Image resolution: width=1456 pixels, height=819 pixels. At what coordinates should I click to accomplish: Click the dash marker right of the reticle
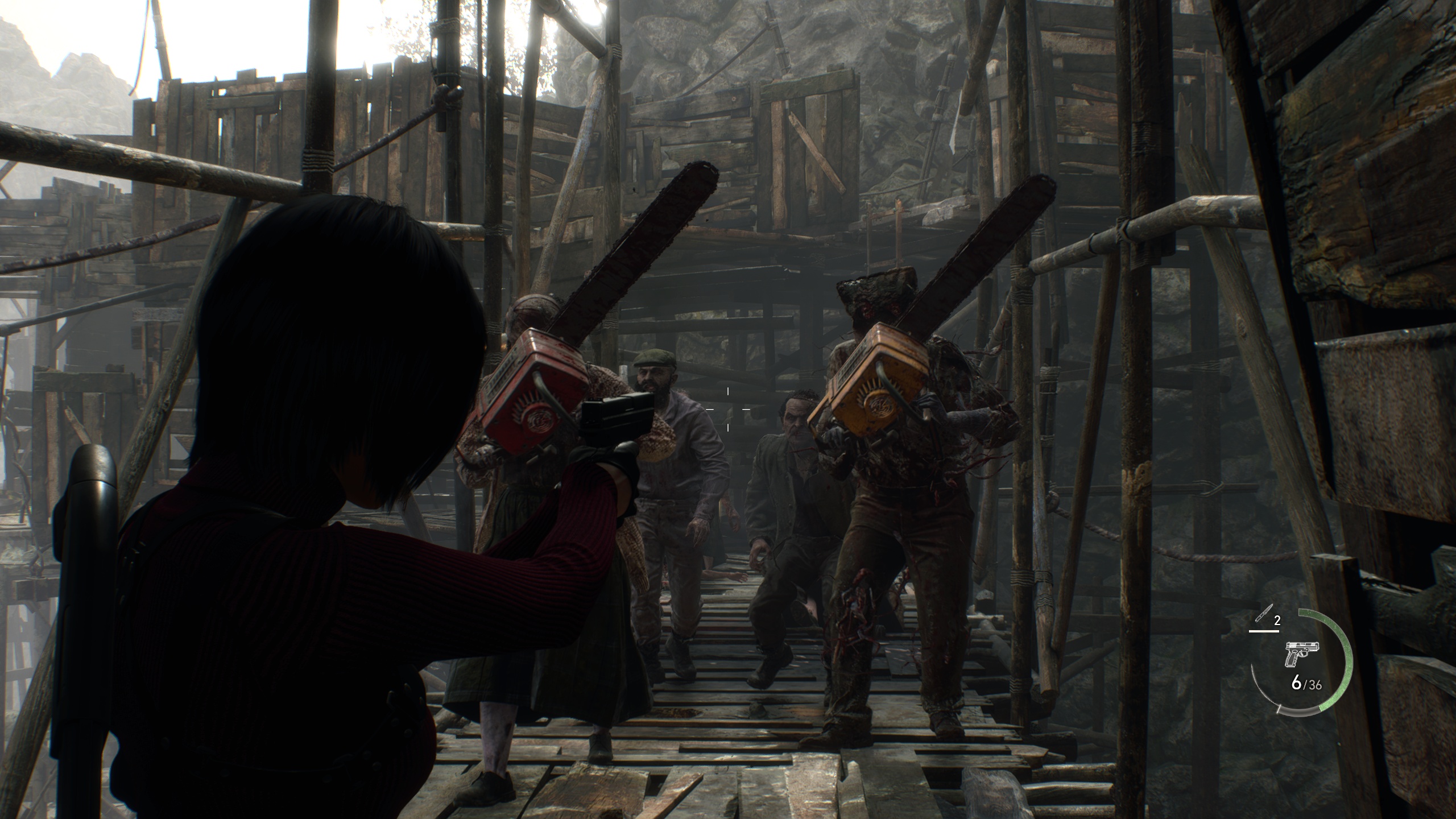(746, 409)
